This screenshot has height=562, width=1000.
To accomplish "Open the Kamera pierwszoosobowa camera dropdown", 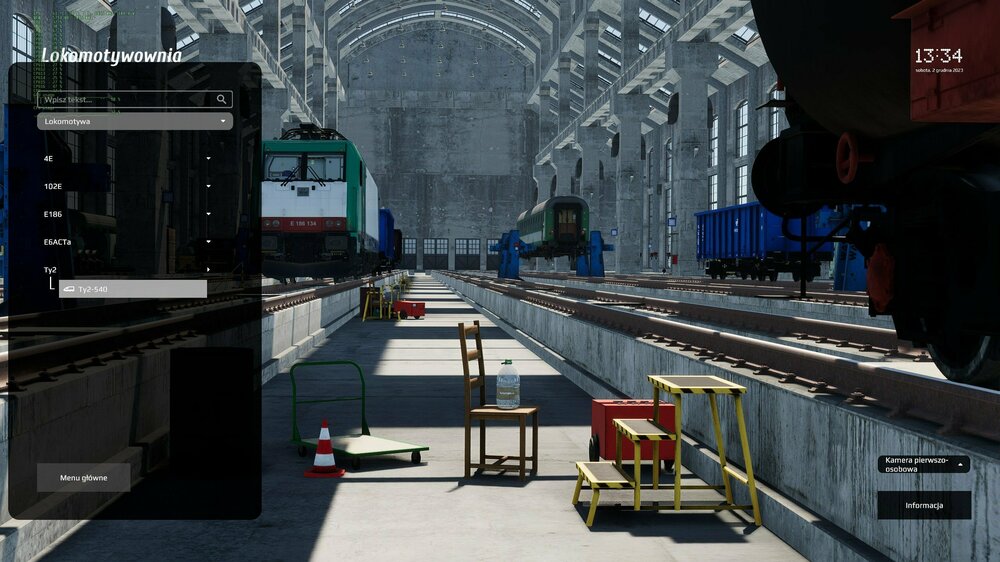I will pos(923,464).
